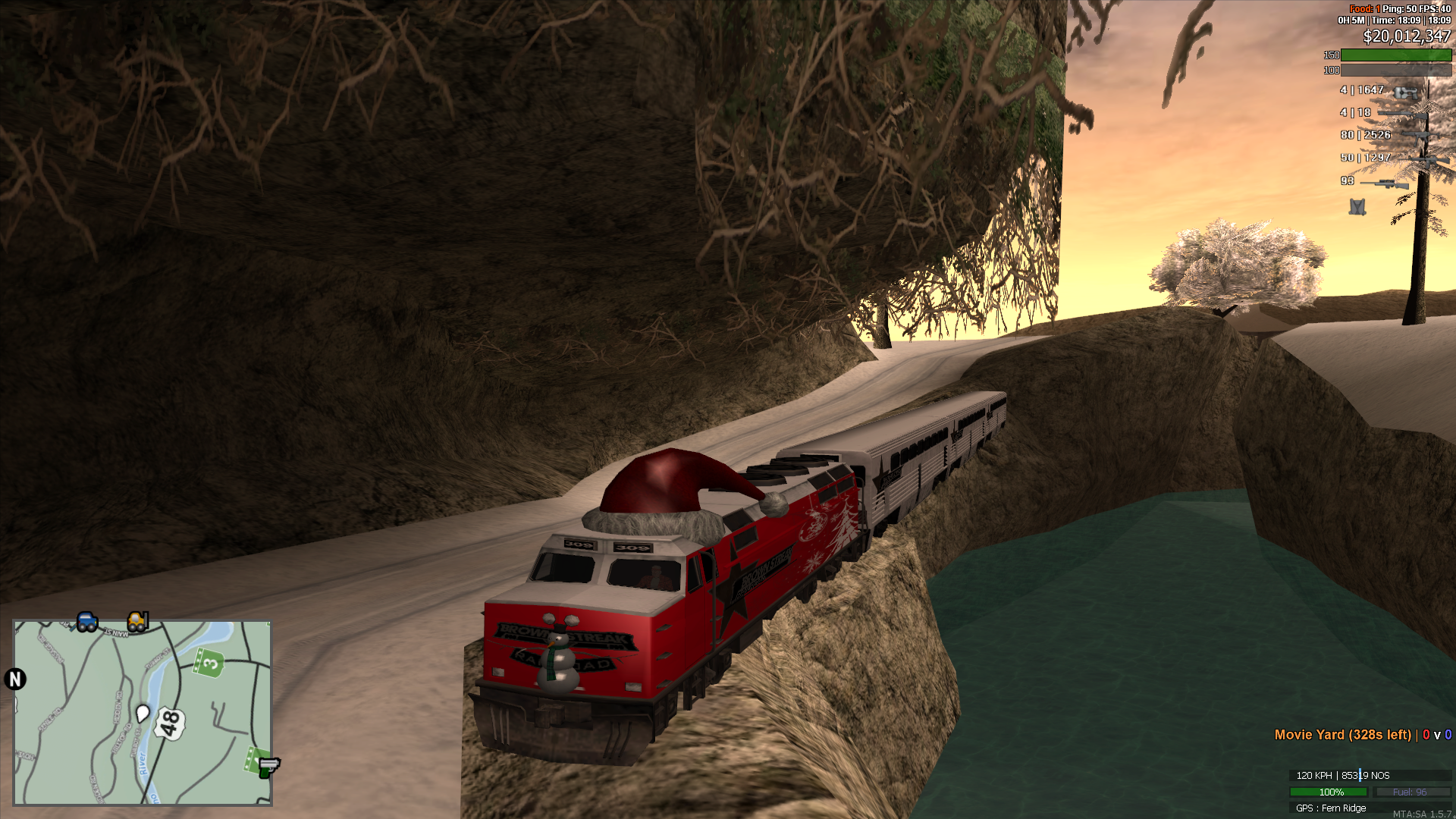Click the blue car blip on minimap

pos(86,623)
